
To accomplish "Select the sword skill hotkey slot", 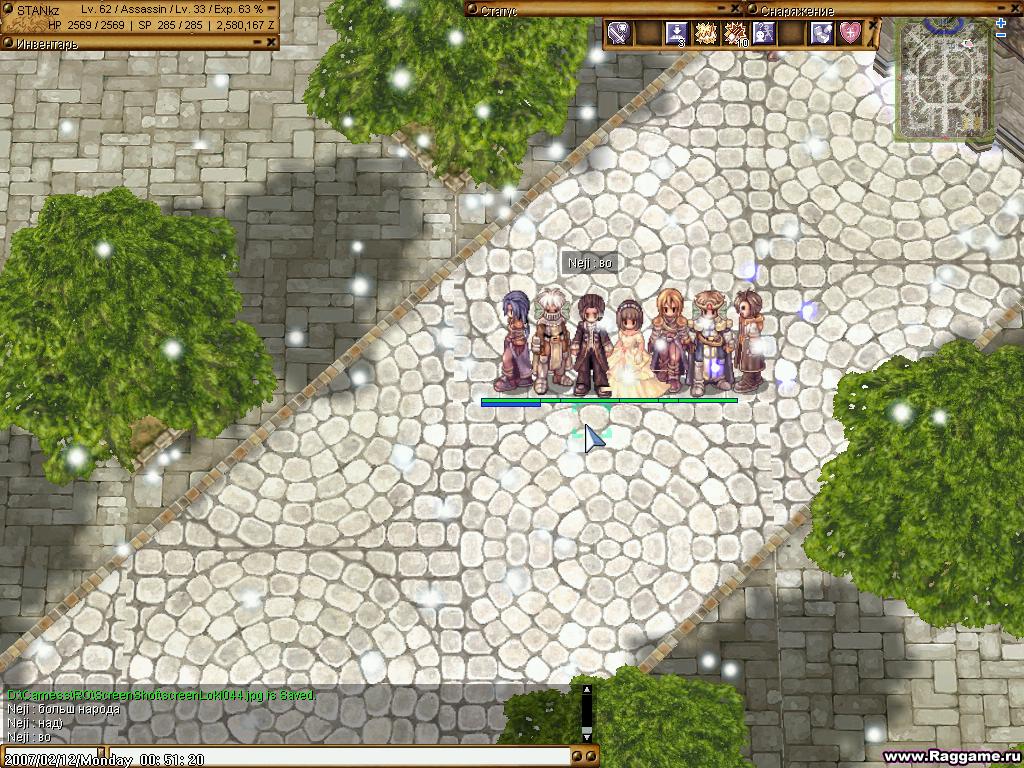I will coord(619,33).
